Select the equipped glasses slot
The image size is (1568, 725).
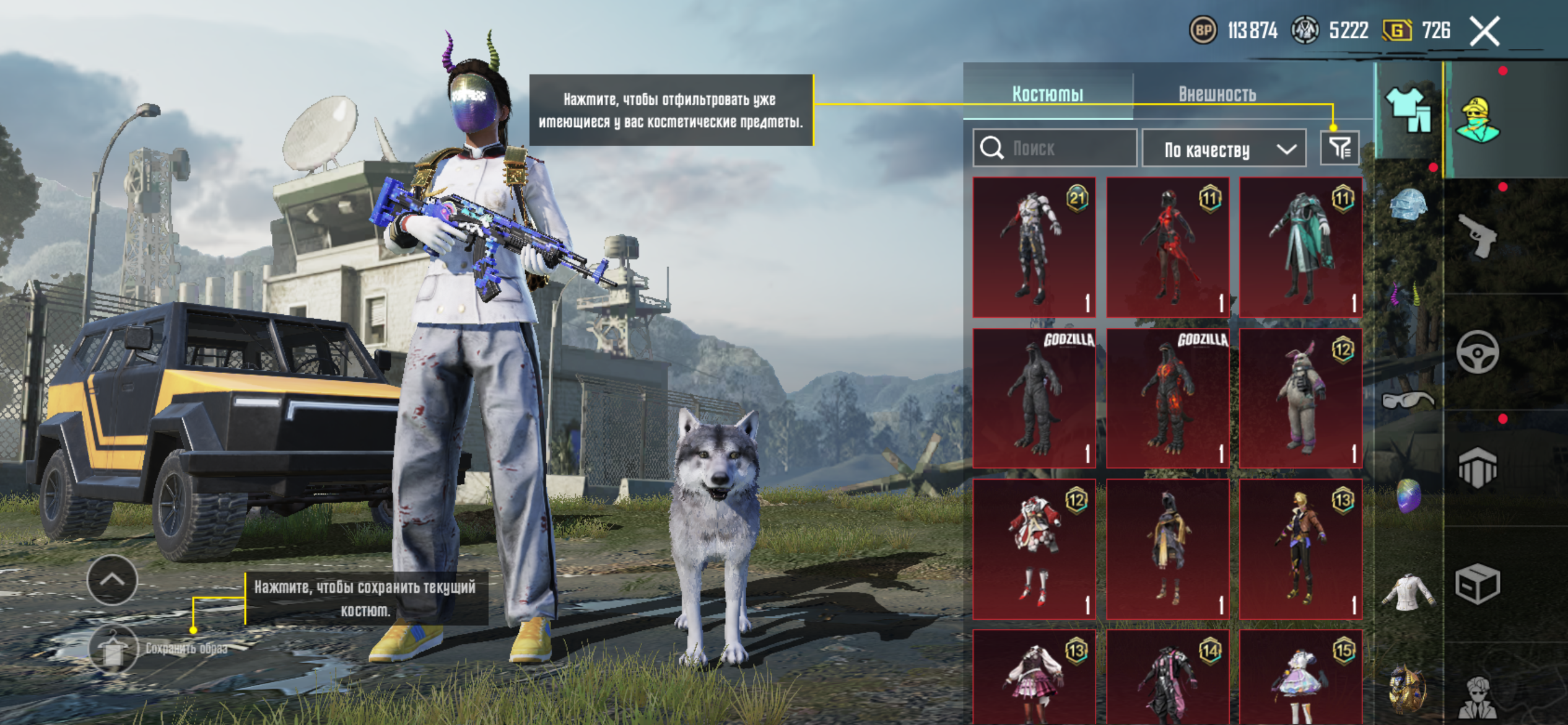coord(1407,400)
